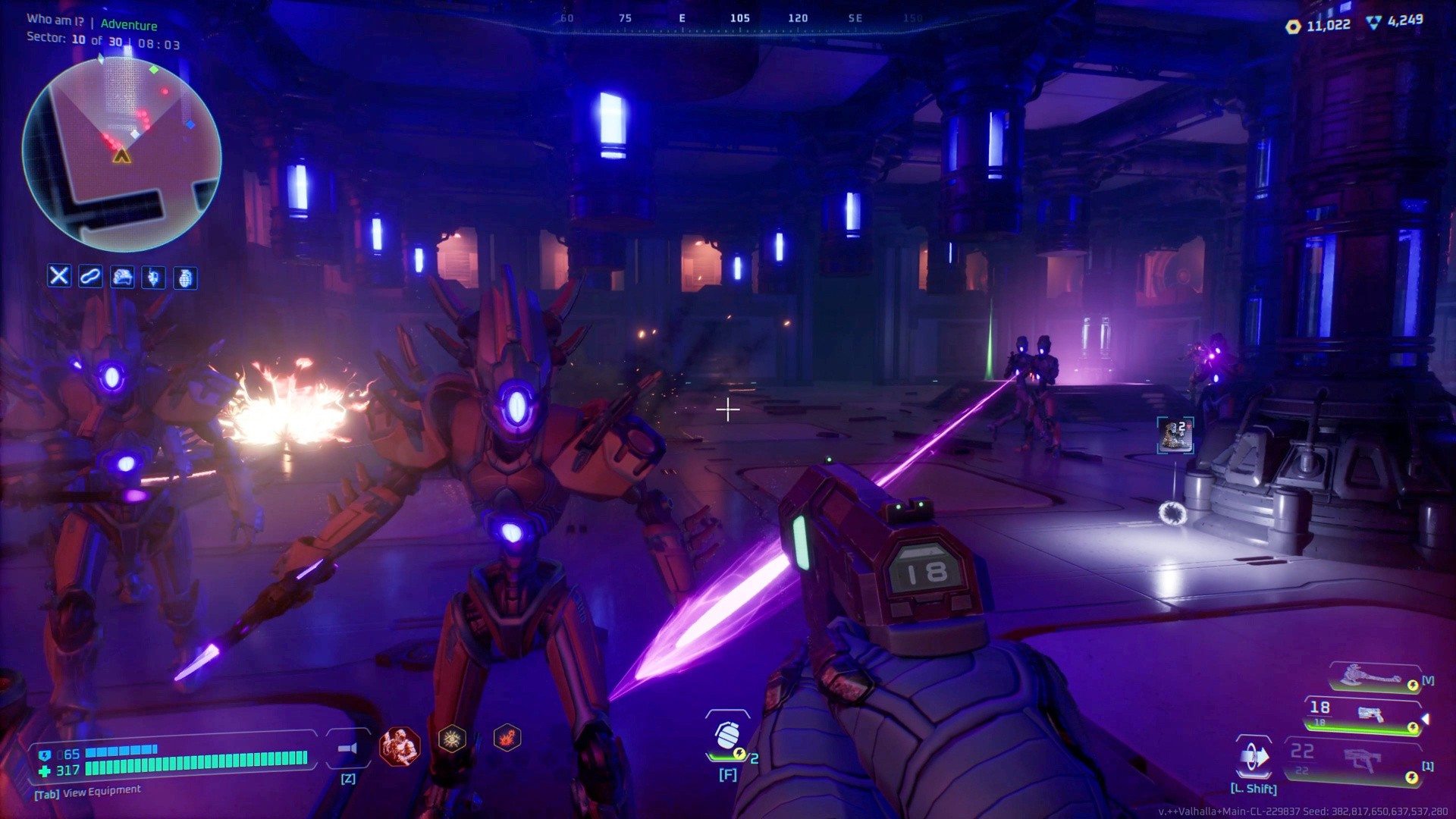Screen dimensions: 1456x819
Task: Click the circular minimap
Action: coord(121,154)
